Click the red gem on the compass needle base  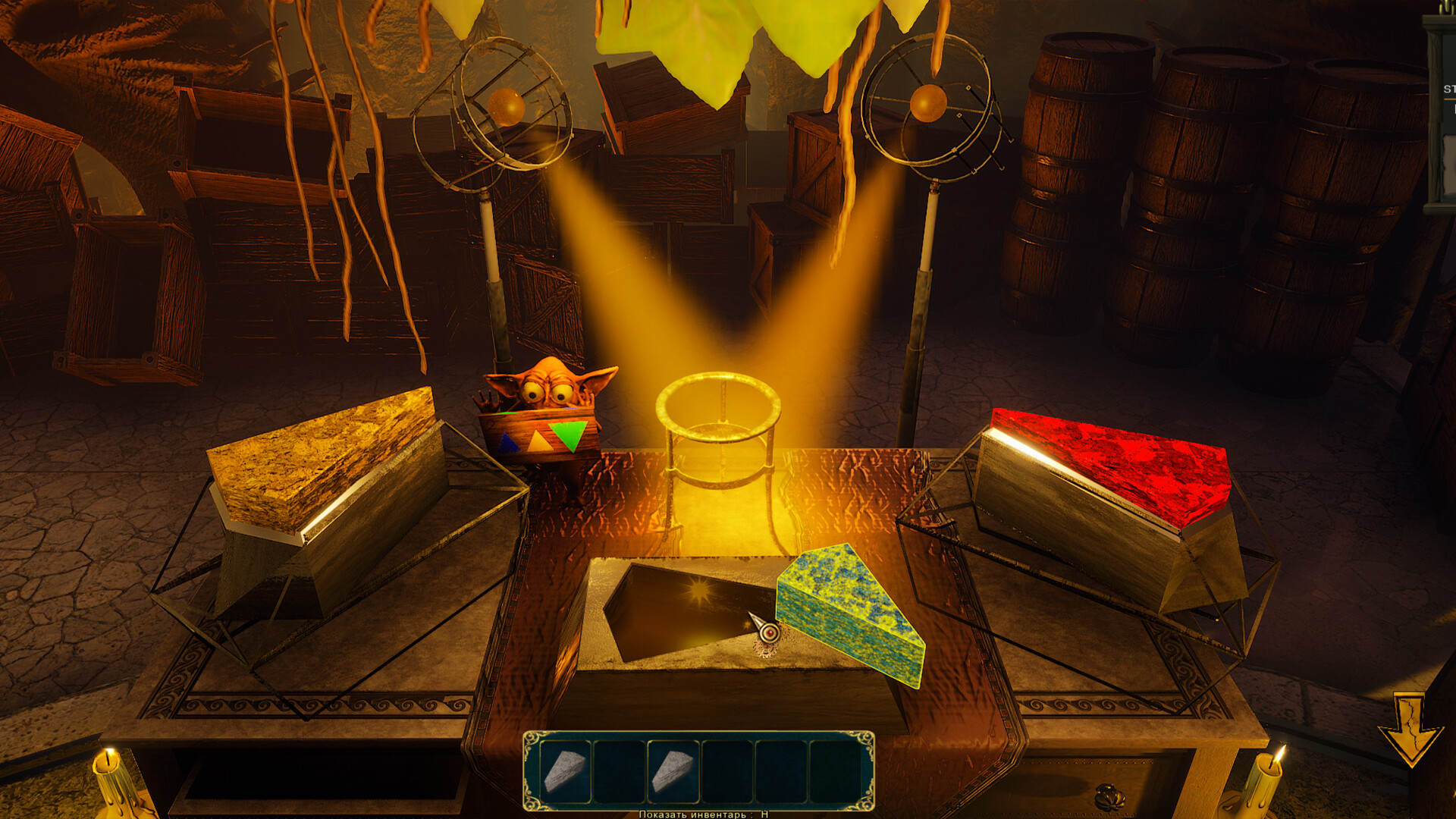click(x=770, y=633)
